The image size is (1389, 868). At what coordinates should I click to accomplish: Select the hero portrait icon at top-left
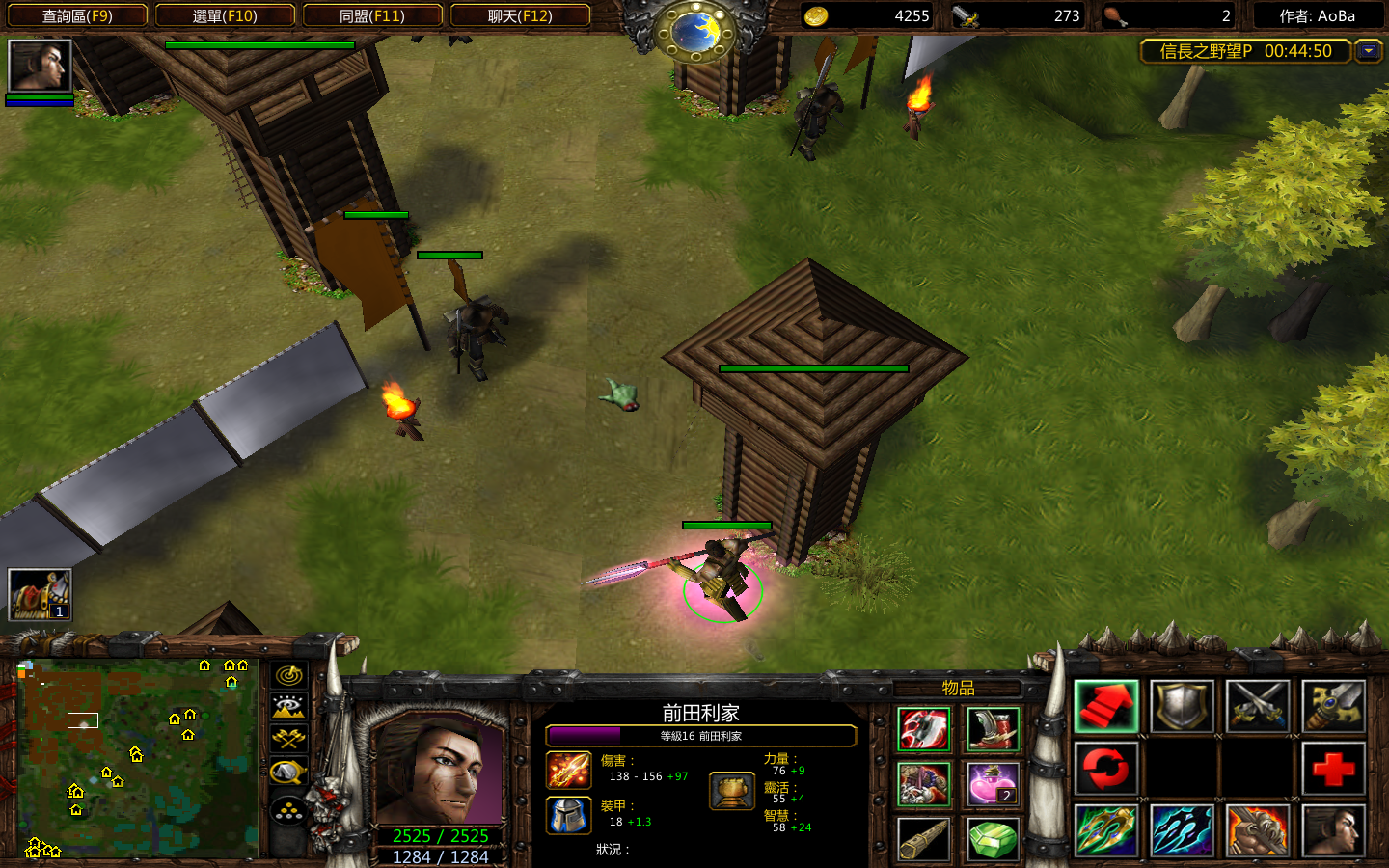pyautogui.click(x=40, y=66)
